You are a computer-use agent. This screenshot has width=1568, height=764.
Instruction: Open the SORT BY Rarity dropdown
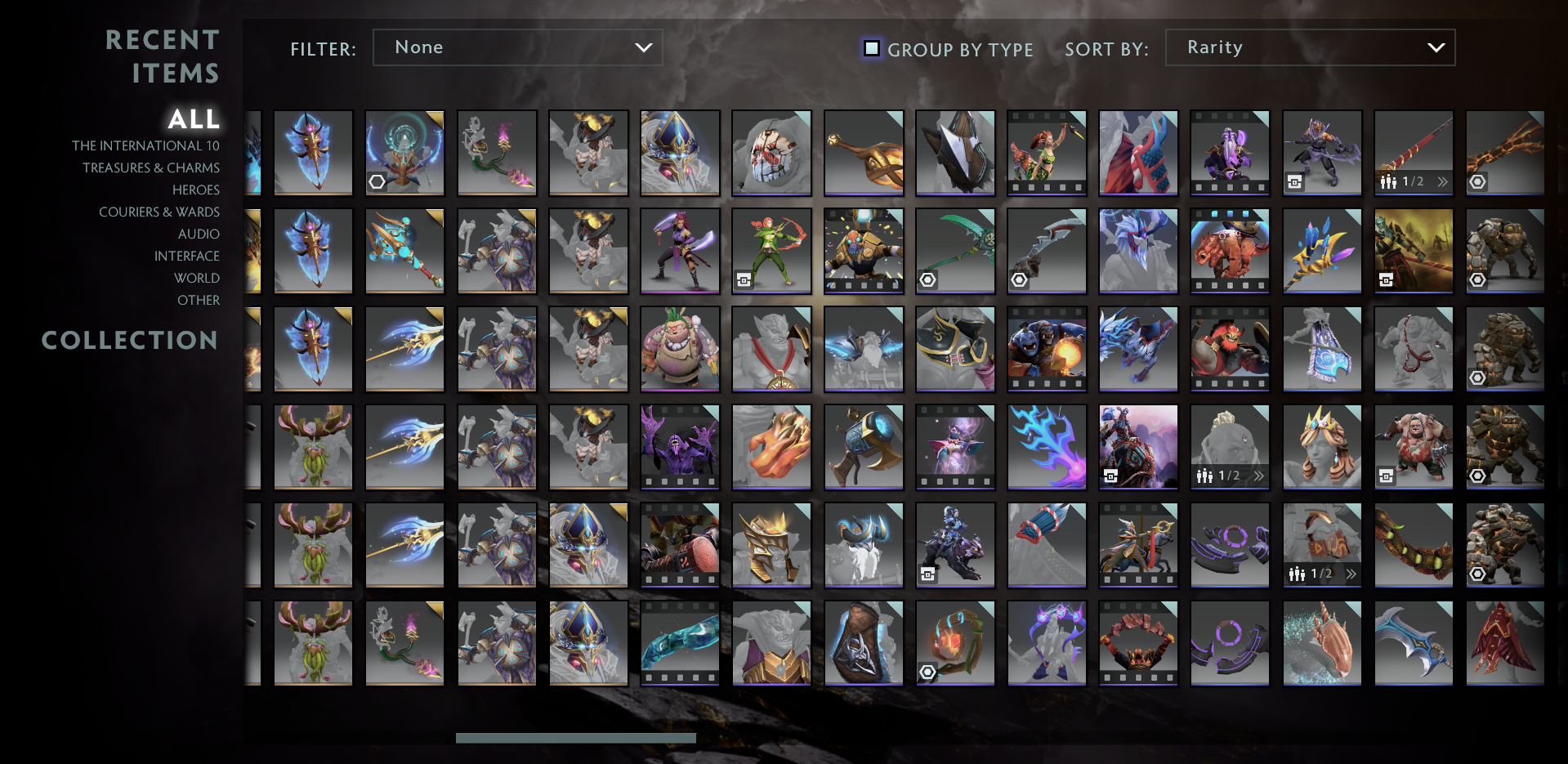(x=1310, y=47)
